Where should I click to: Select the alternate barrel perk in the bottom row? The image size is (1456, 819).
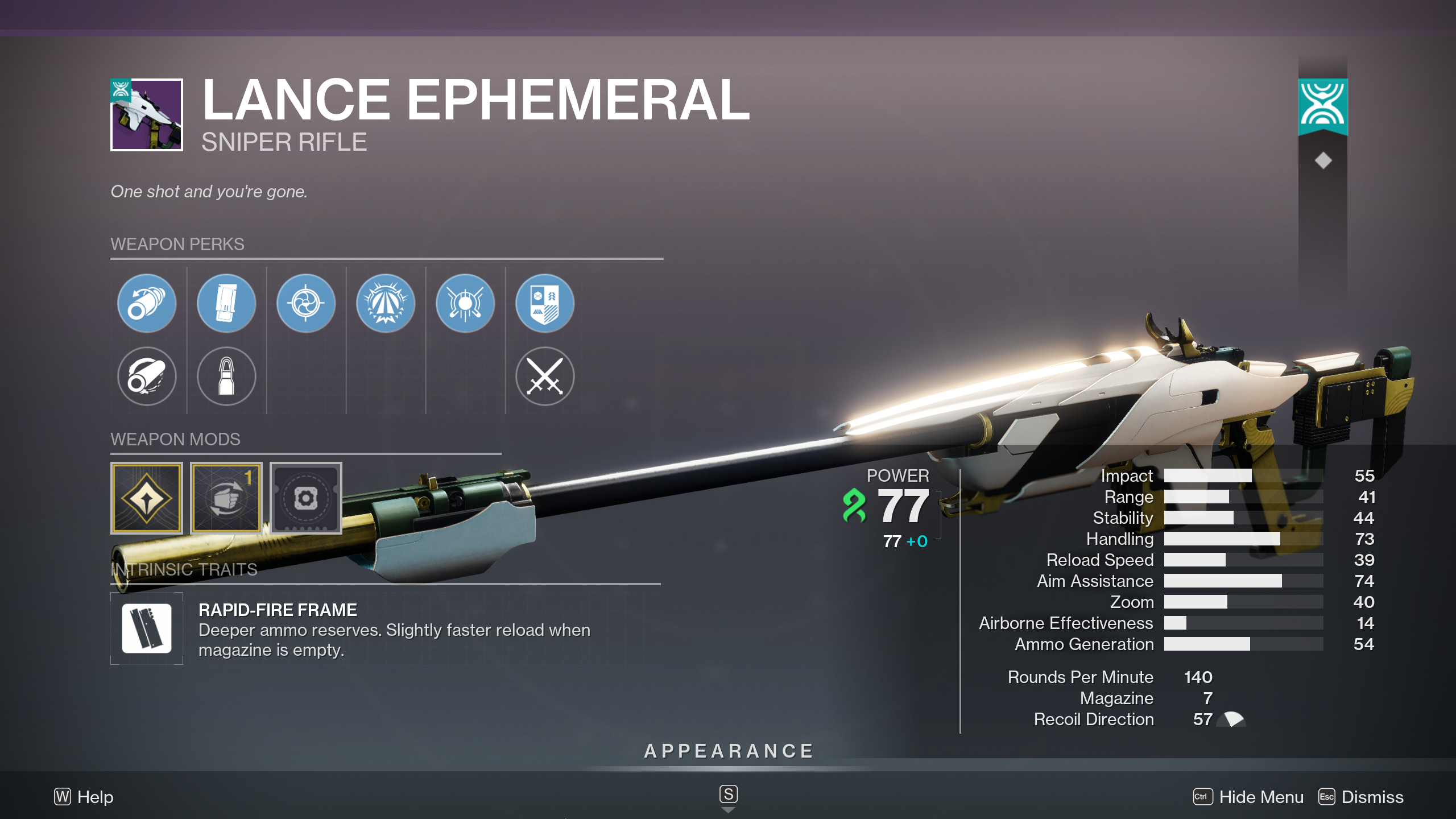146,377
